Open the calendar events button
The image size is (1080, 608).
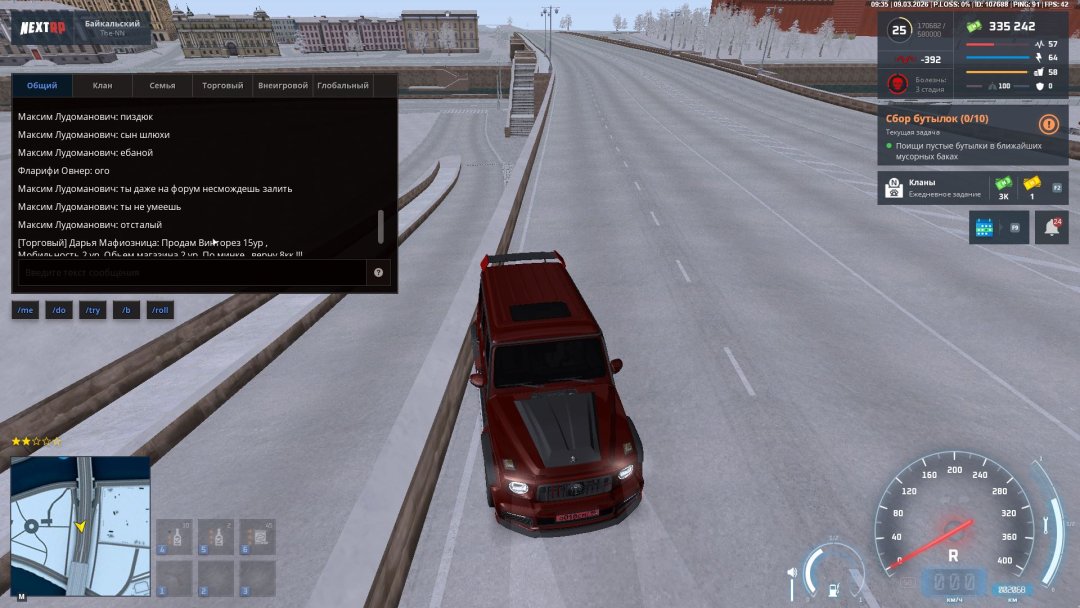pyautogui.click(x=985, y=228)
